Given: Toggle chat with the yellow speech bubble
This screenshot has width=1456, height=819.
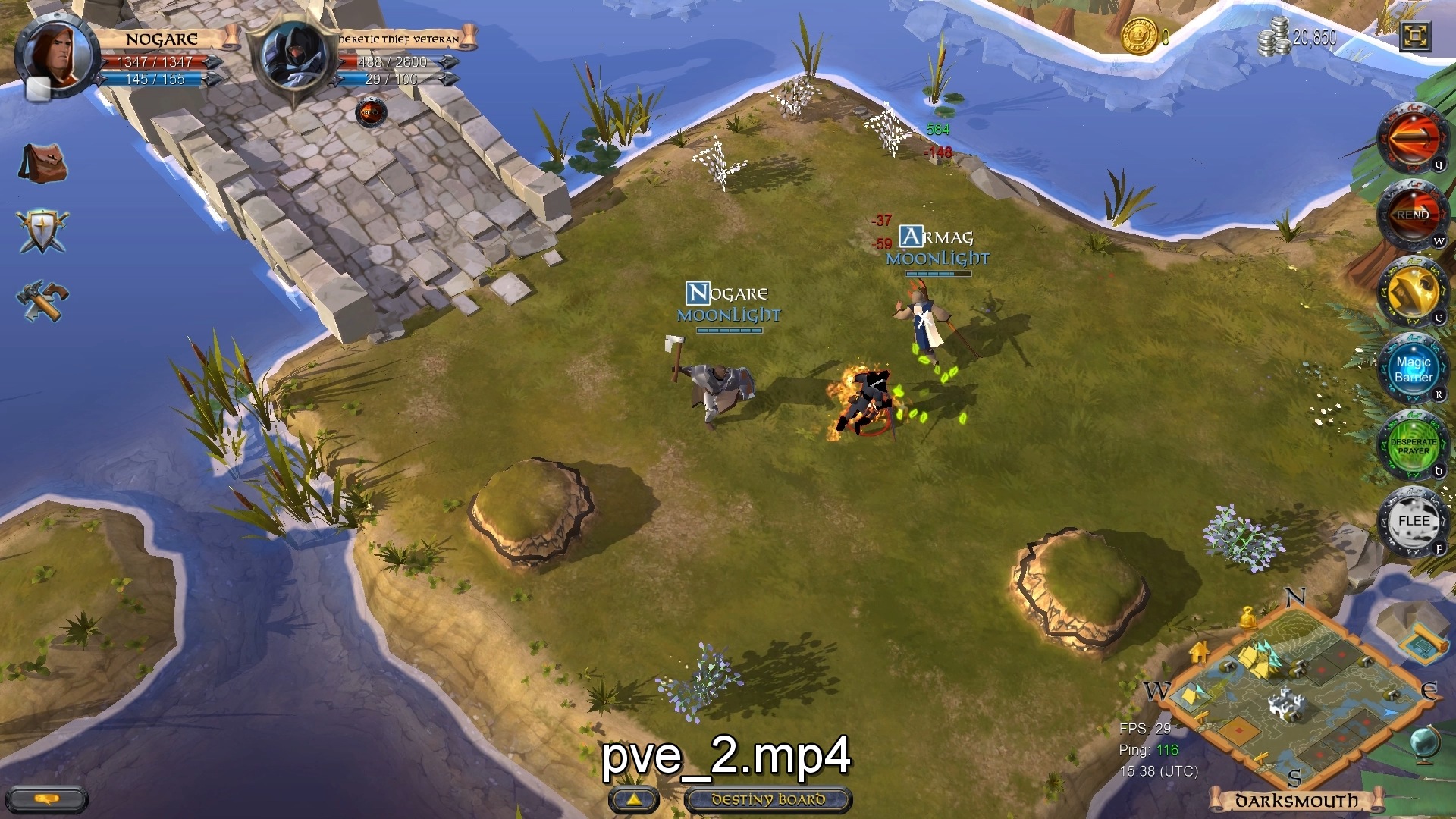Looking at the screenshot, I should [x=49, y=799].
